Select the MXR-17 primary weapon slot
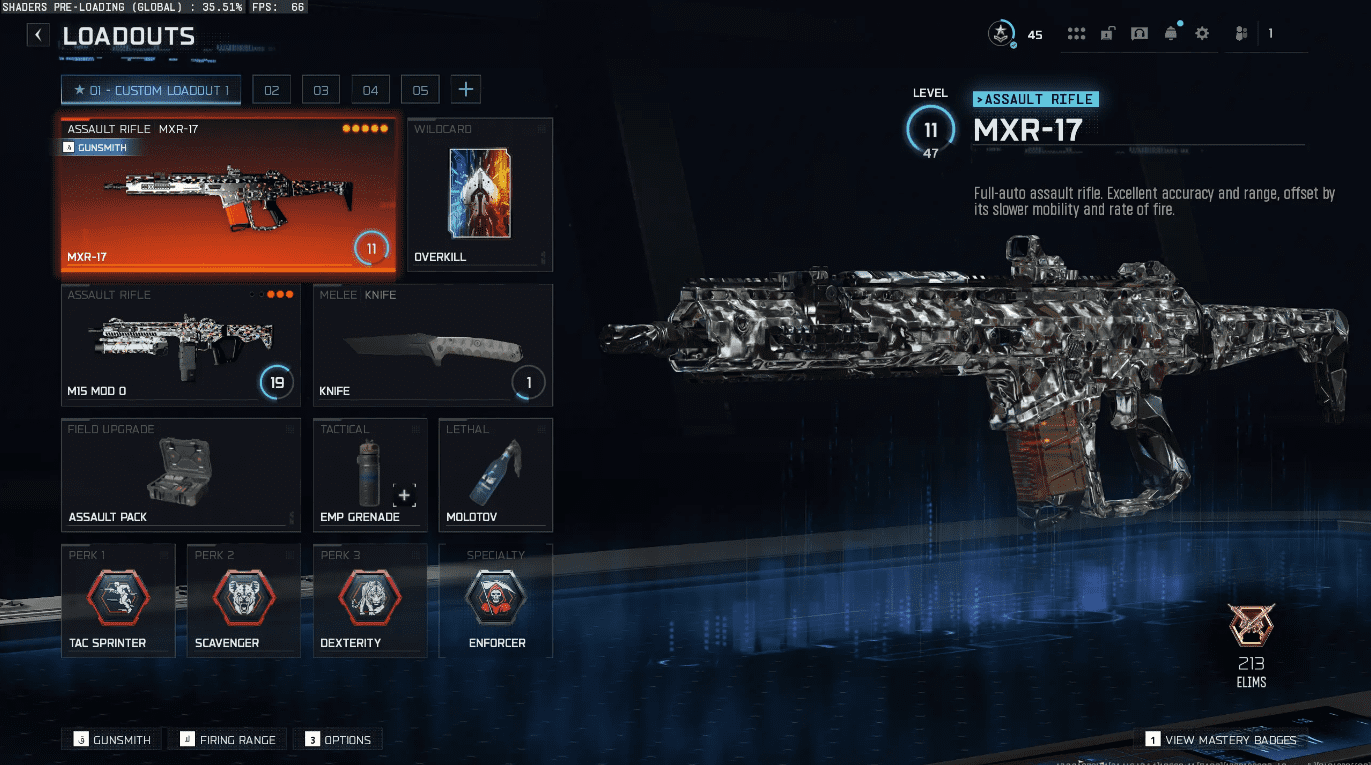The width and height of the screenshot is (1371, 765). tap(229, 195)
